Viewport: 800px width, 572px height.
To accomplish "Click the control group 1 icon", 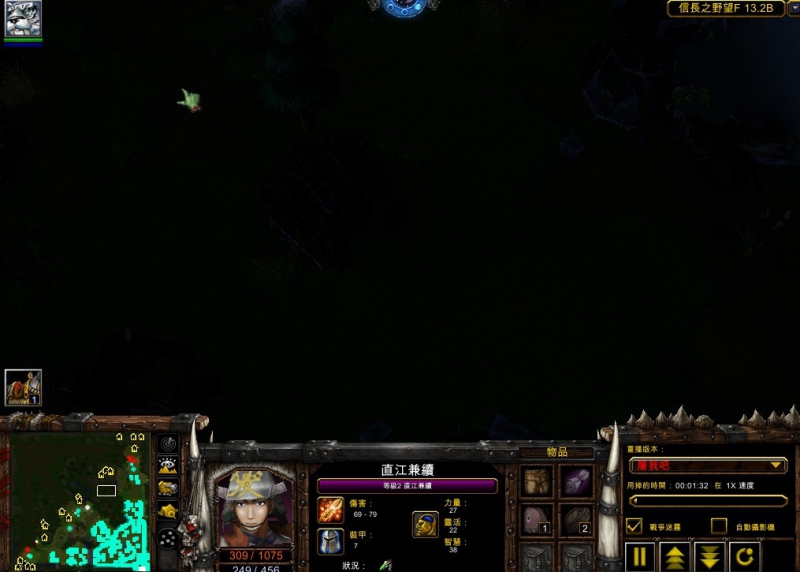I will click(22, 388).
